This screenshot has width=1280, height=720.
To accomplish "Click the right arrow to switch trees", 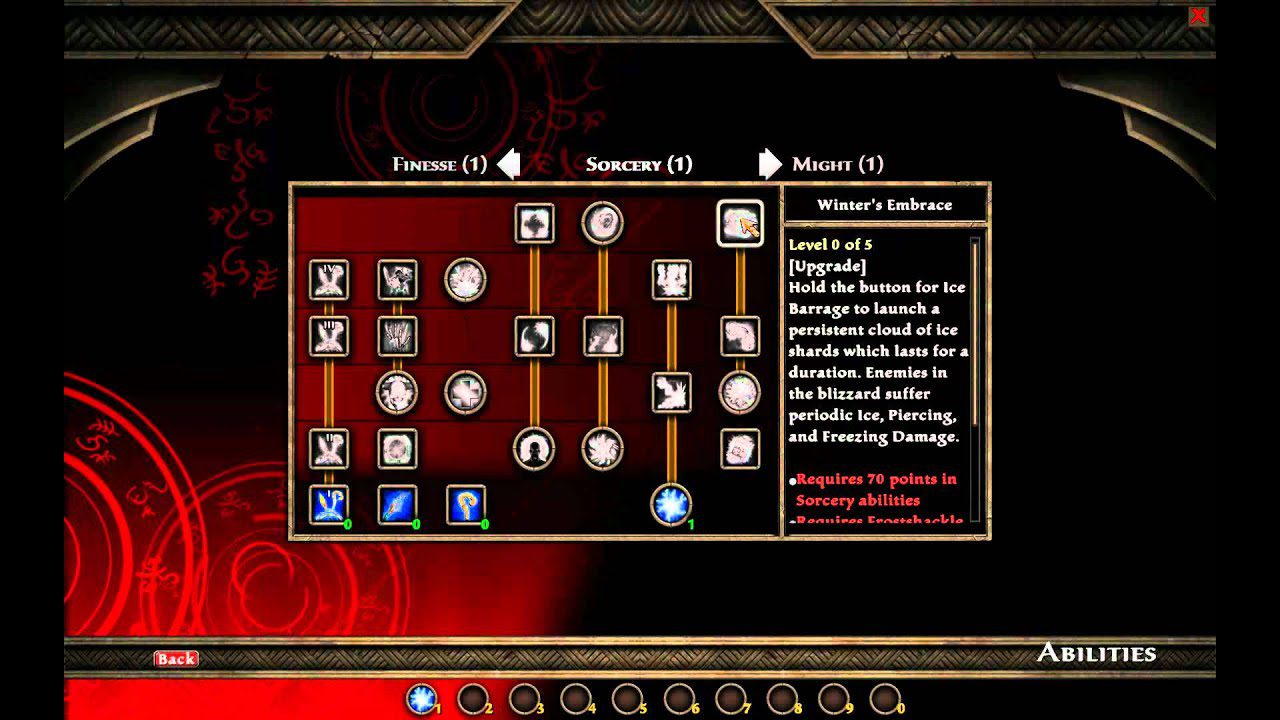I will tap(770, 163).
